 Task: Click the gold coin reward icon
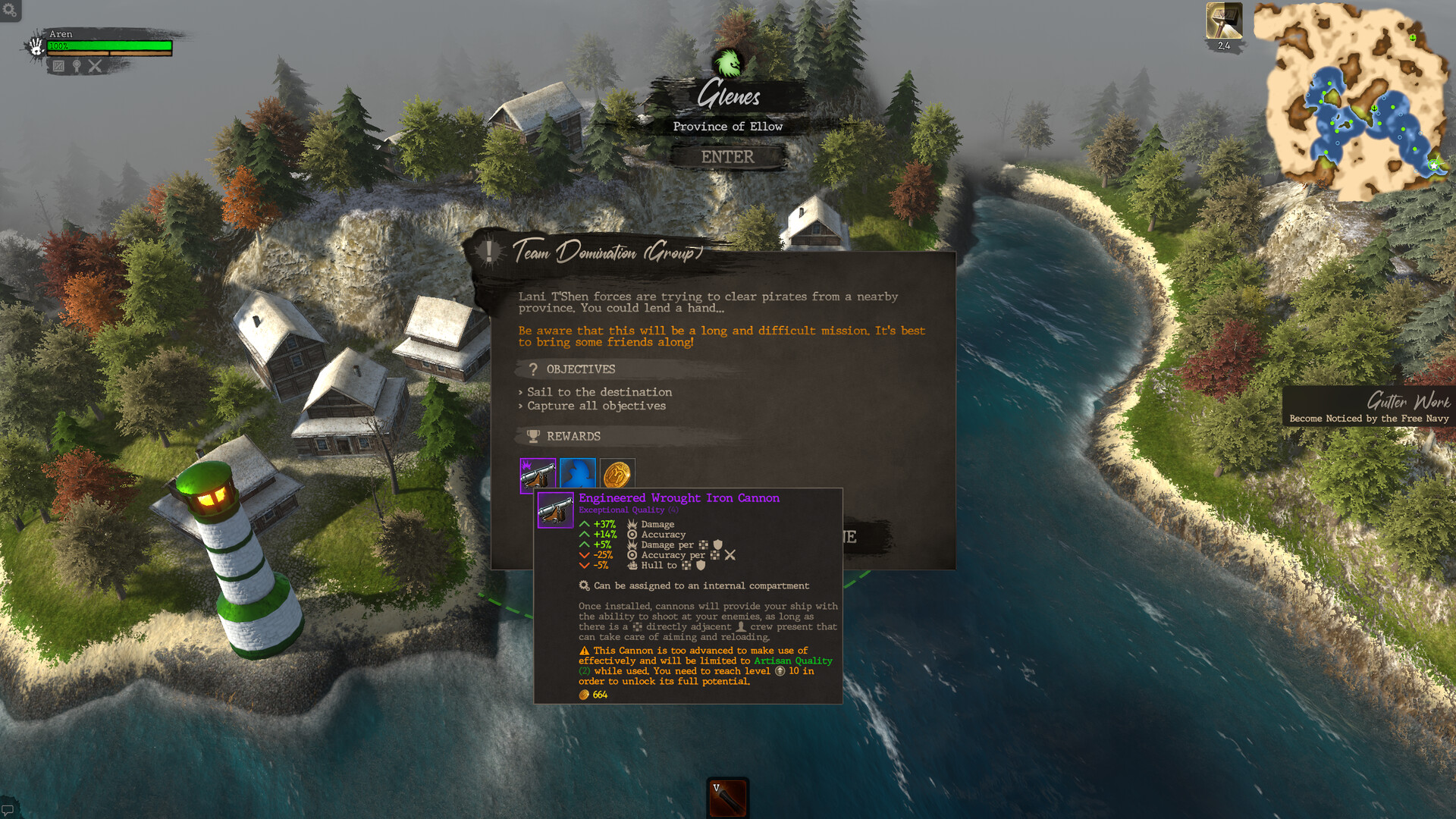618,474
